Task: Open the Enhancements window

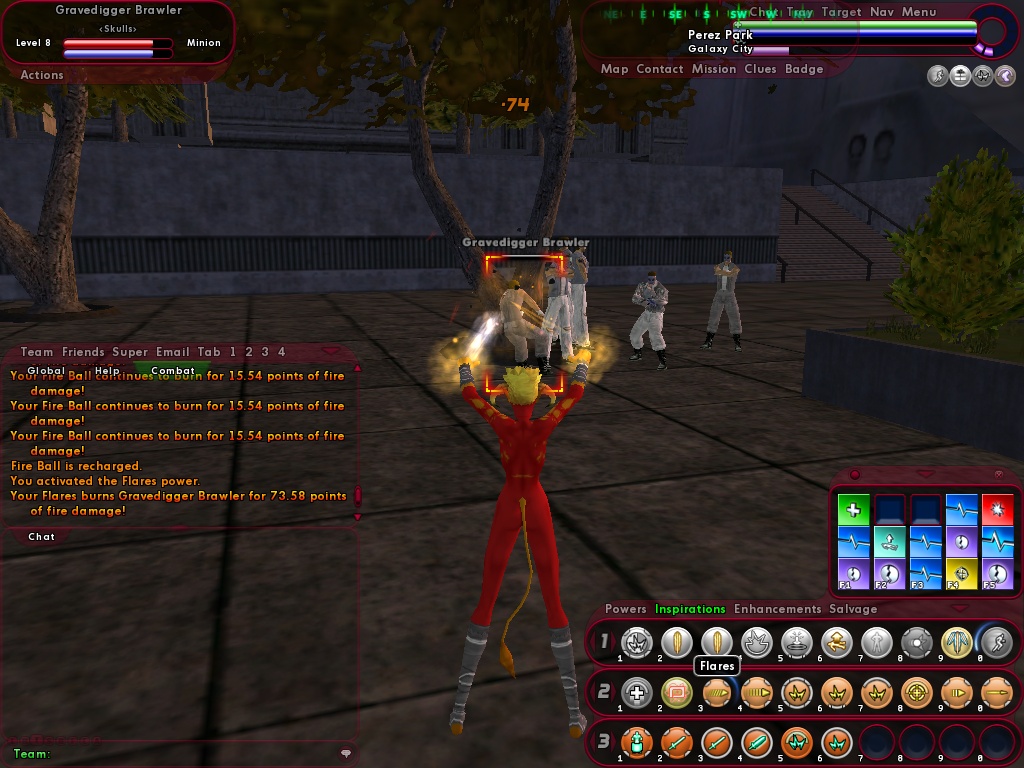Action: click(x=777, y=609)
